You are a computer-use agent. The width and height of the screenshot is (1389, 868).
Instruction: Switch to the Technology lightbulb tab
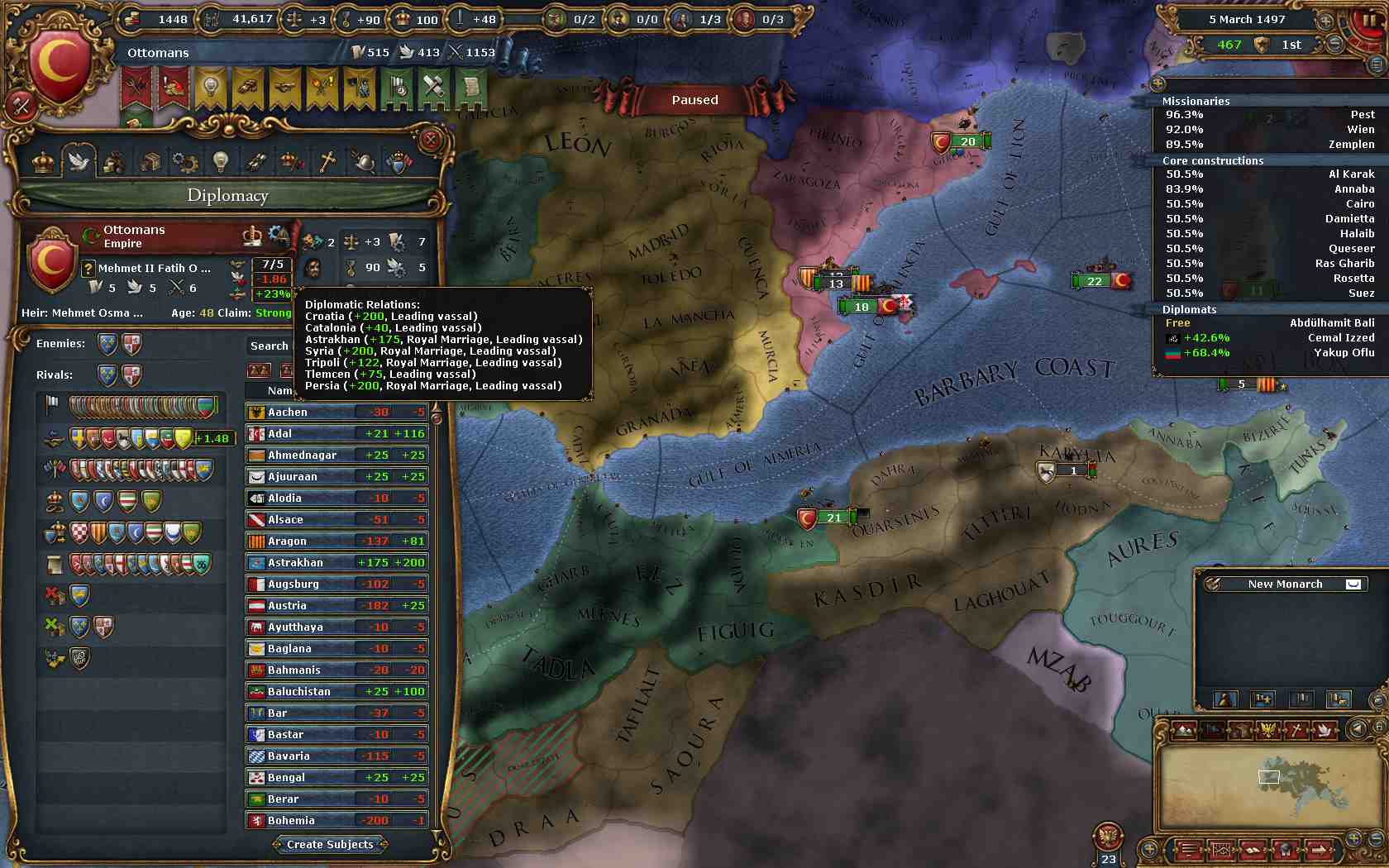click(220, 162)
